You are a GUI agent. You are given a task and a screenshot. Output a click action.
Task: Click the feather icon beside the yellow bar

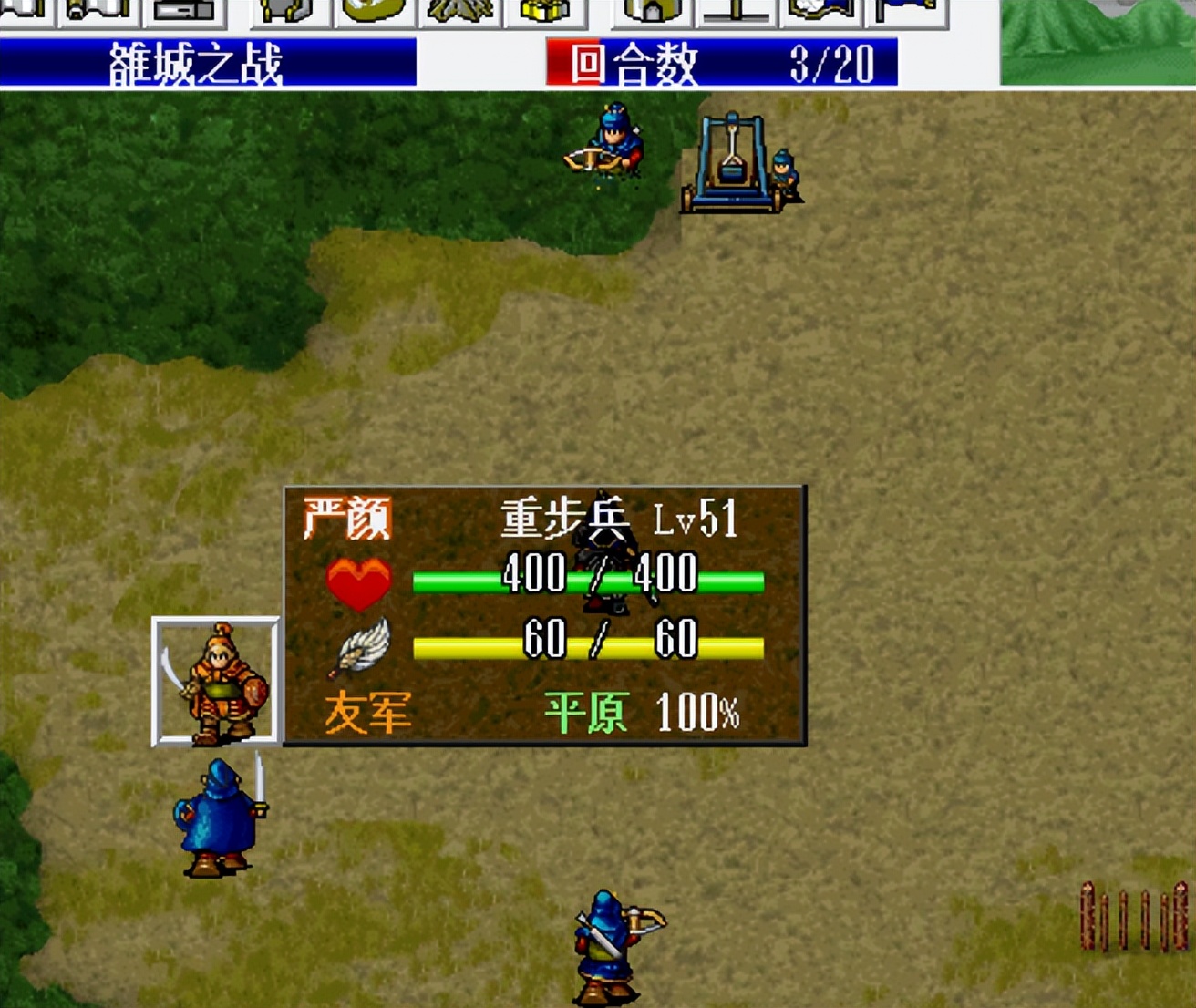click(363, 647)
